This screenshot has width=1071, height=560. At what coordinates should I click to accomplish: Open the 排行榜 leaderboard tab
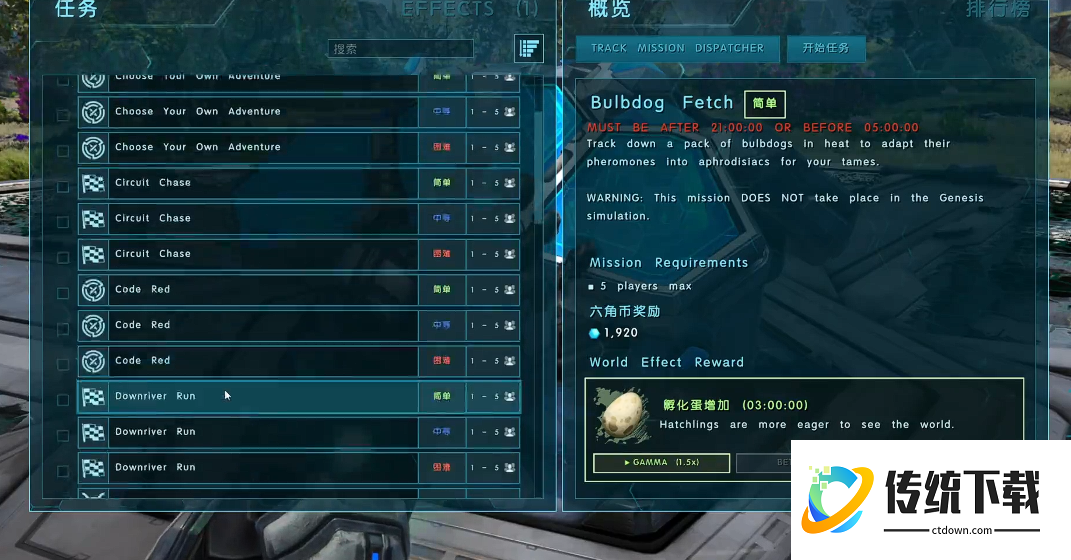[1000, 9]
